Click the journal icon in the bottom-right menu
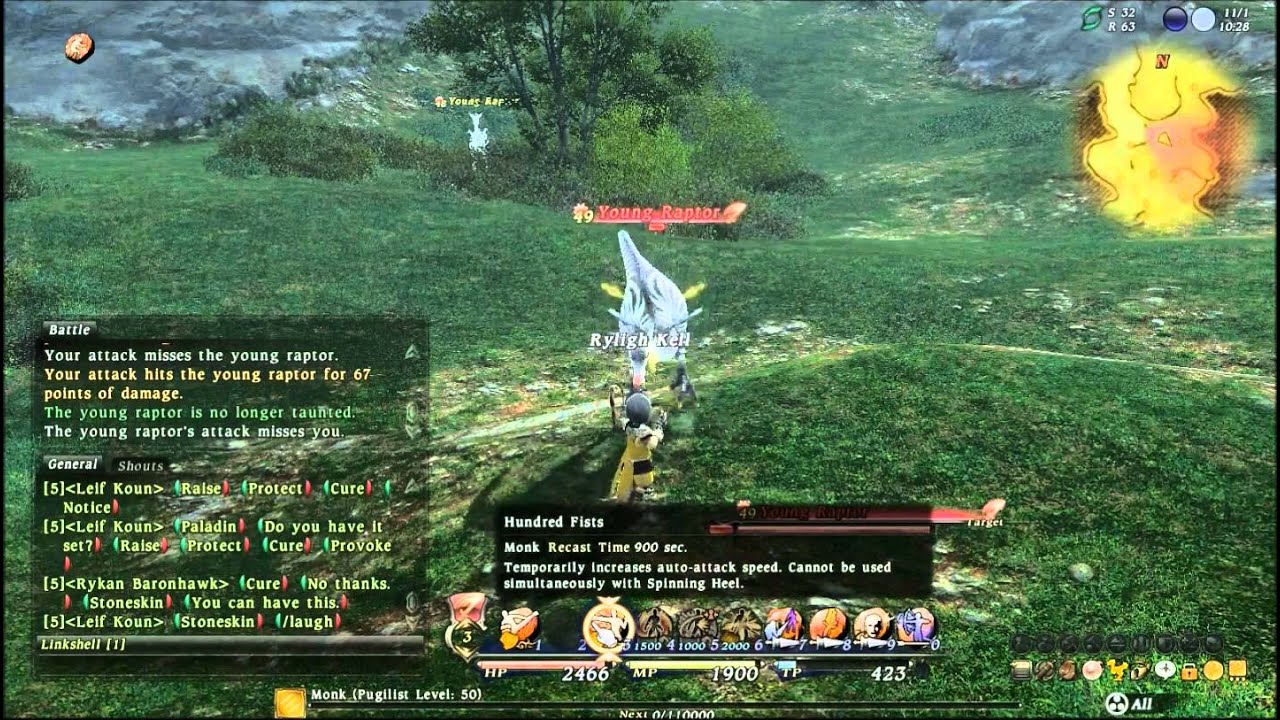The width and height of the screenshot is (1280, 720). tap(1021, 670)
